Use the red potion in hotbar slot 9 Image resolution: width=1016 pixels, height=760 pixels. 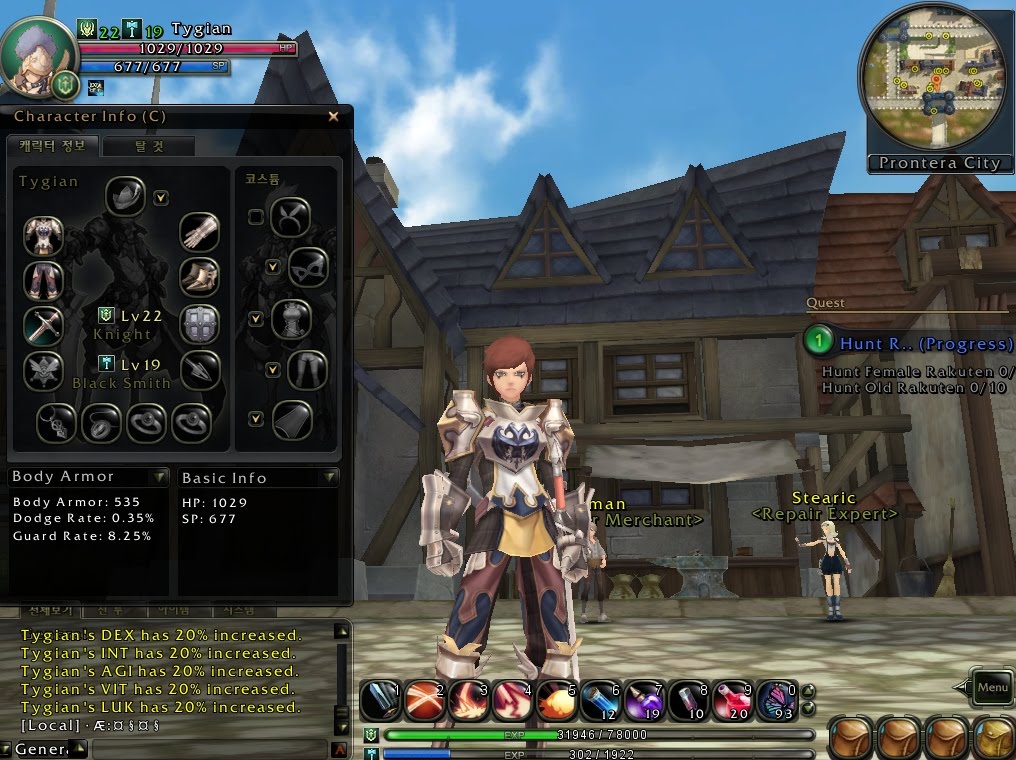point(735,699)
